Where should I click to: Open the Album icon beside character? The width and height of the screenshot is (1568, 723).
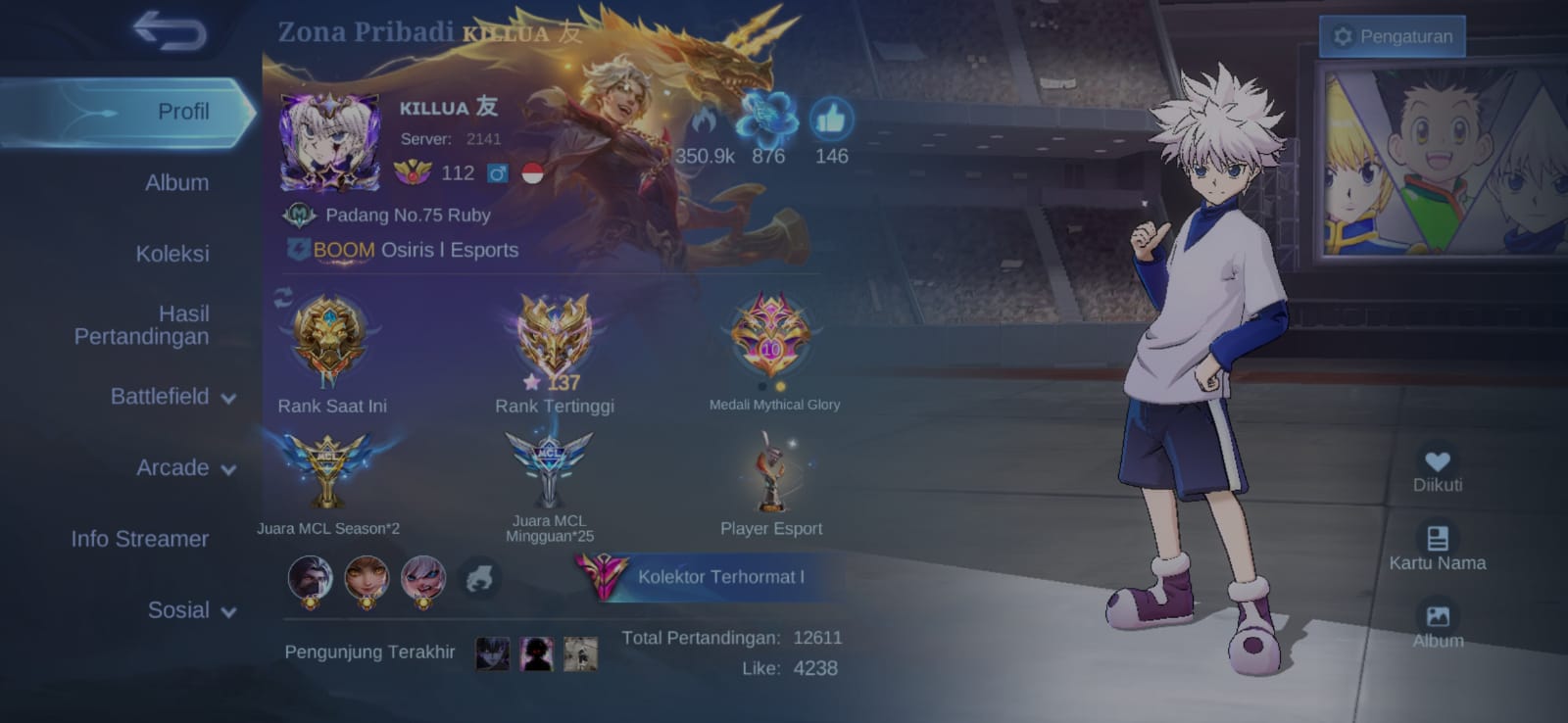click(x=1437, y=618)
